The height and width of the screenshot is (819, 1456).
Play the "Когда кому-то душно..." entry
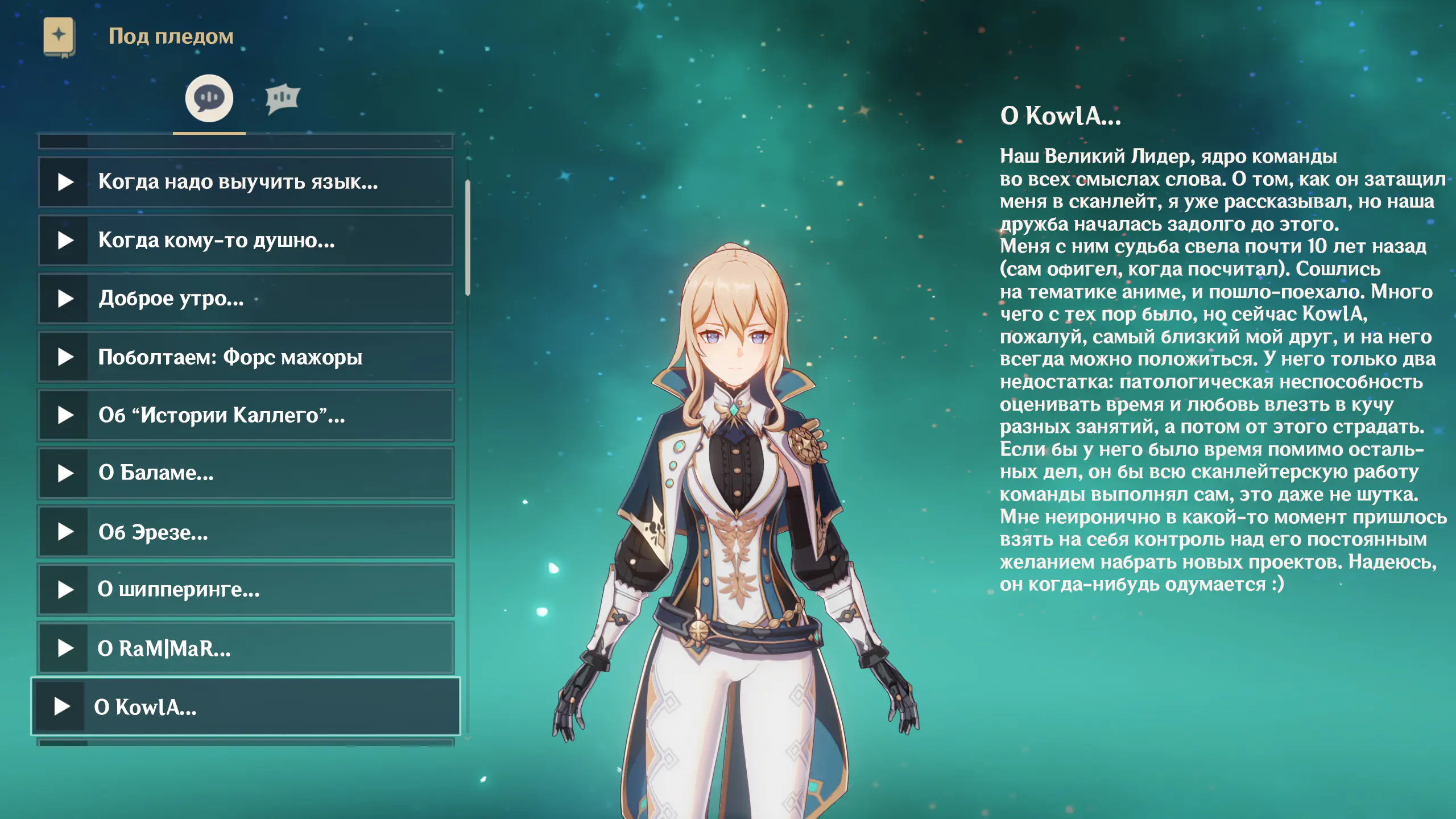coord(246,241)
